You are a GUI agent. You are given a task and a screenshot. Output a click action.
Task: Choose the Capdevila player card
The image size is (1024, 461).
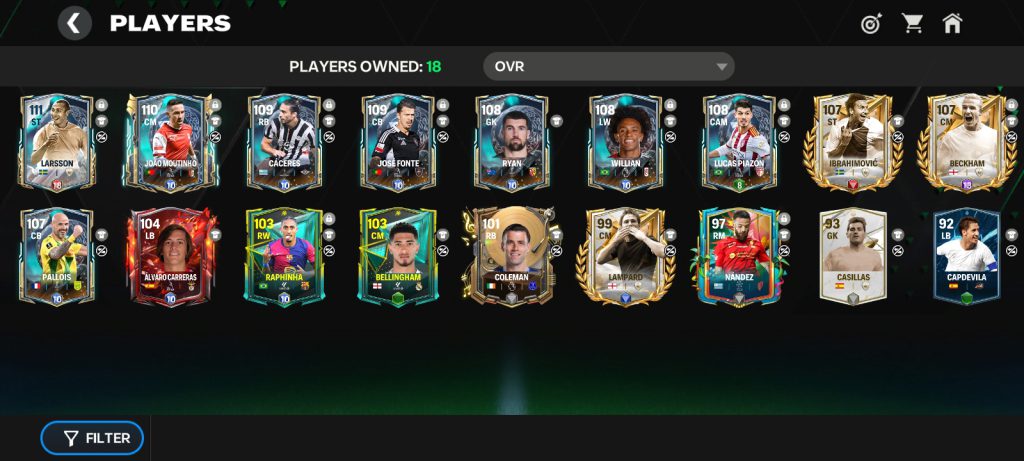pos(966,256)
